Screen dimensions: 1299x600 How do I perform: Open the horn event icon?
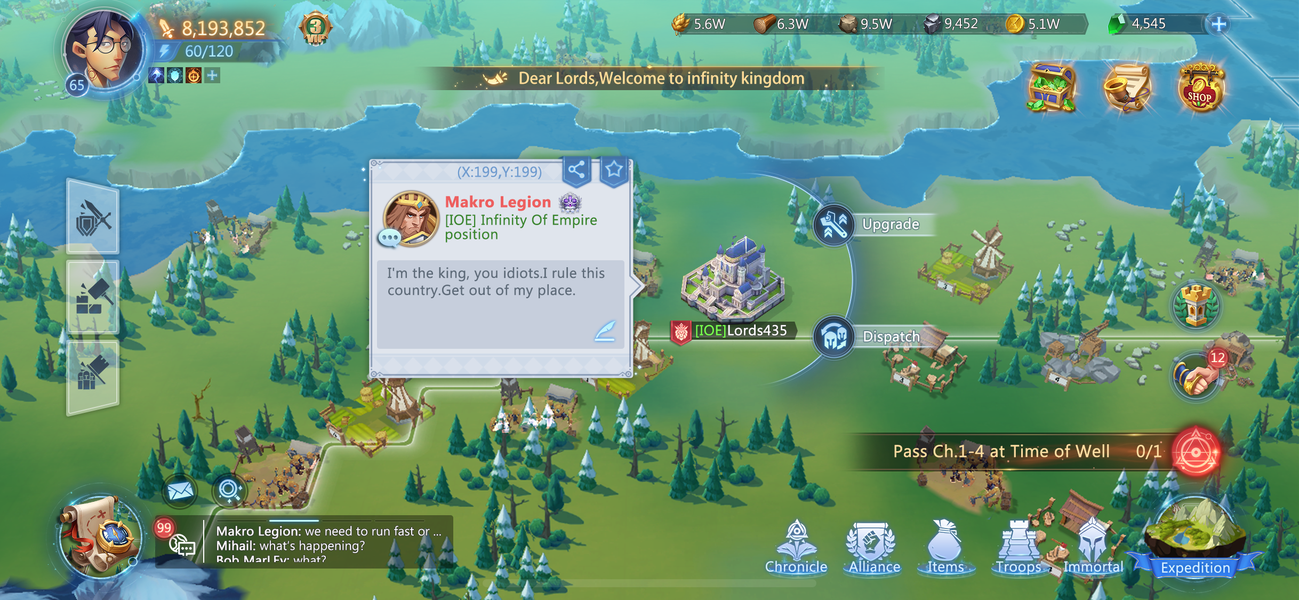[1126, 88]
